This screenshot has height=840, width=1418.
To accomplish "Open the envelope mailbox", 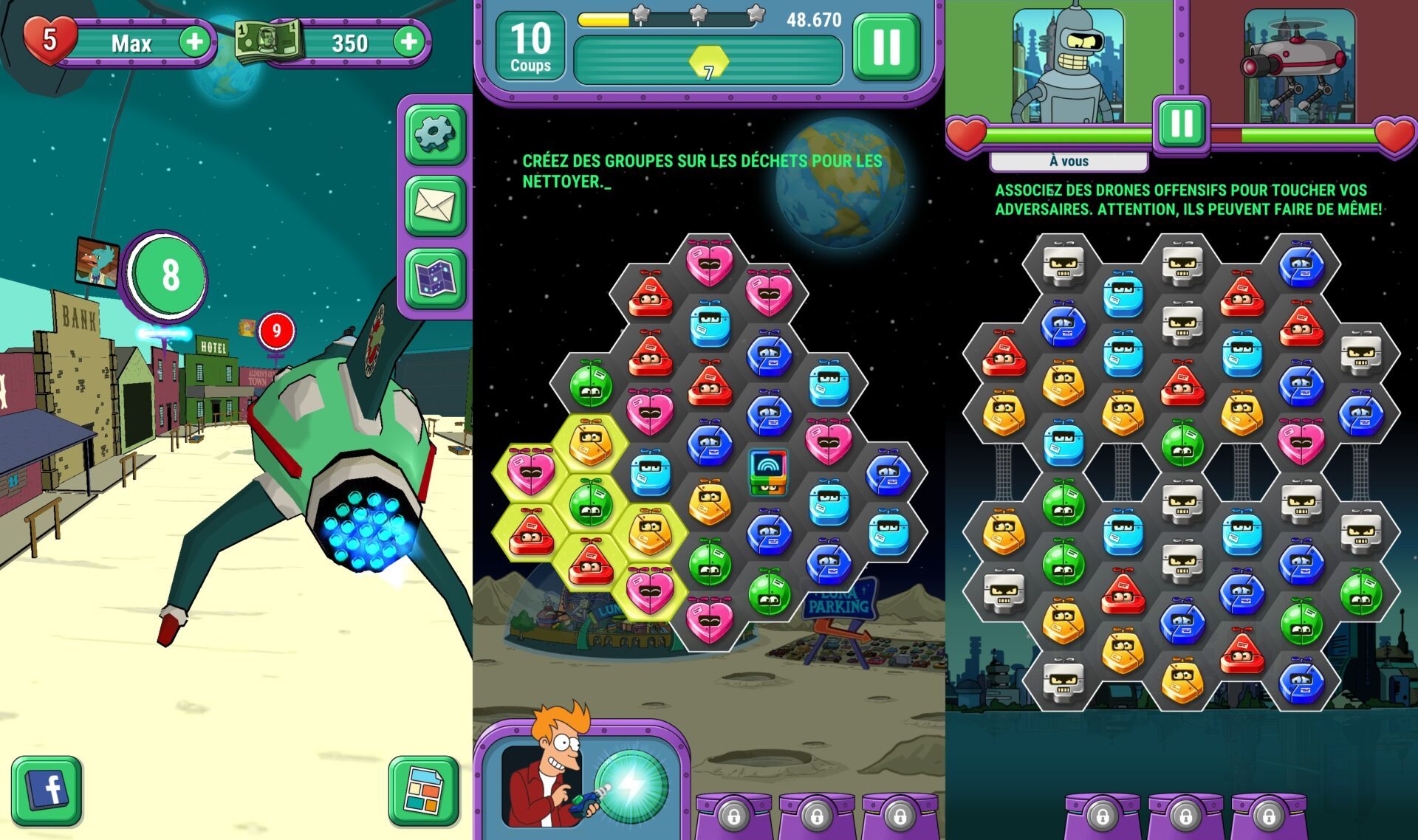I will (x=435, y=205).
